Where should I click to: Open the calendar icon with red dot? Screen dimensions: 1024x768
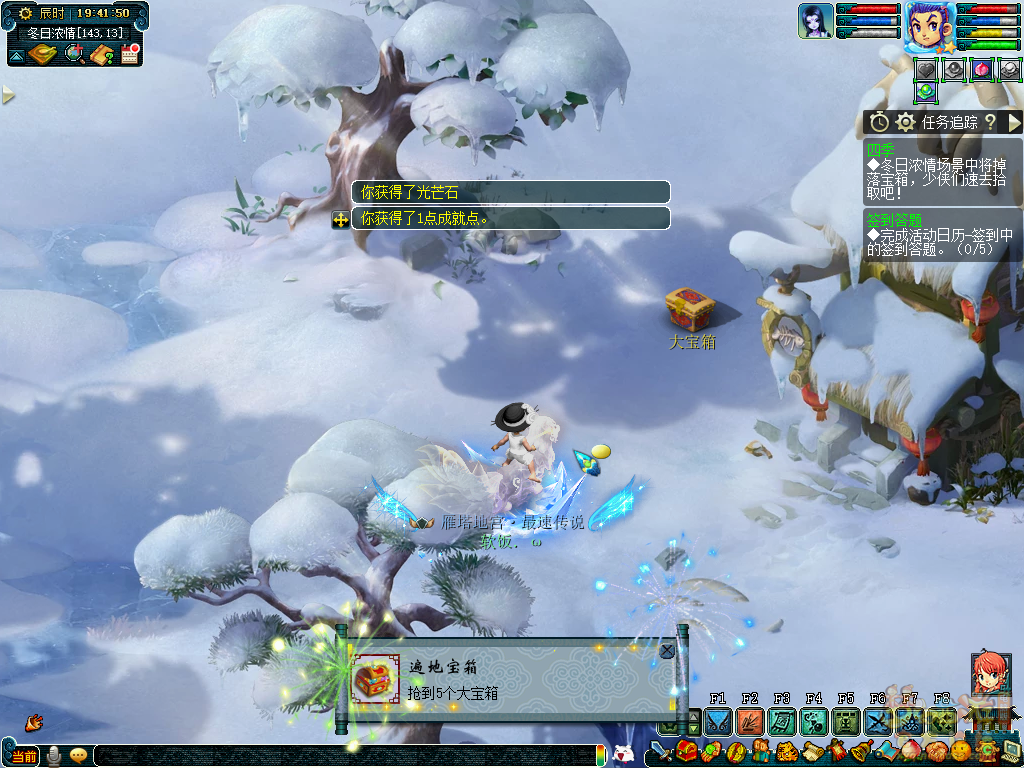(130, 54)
